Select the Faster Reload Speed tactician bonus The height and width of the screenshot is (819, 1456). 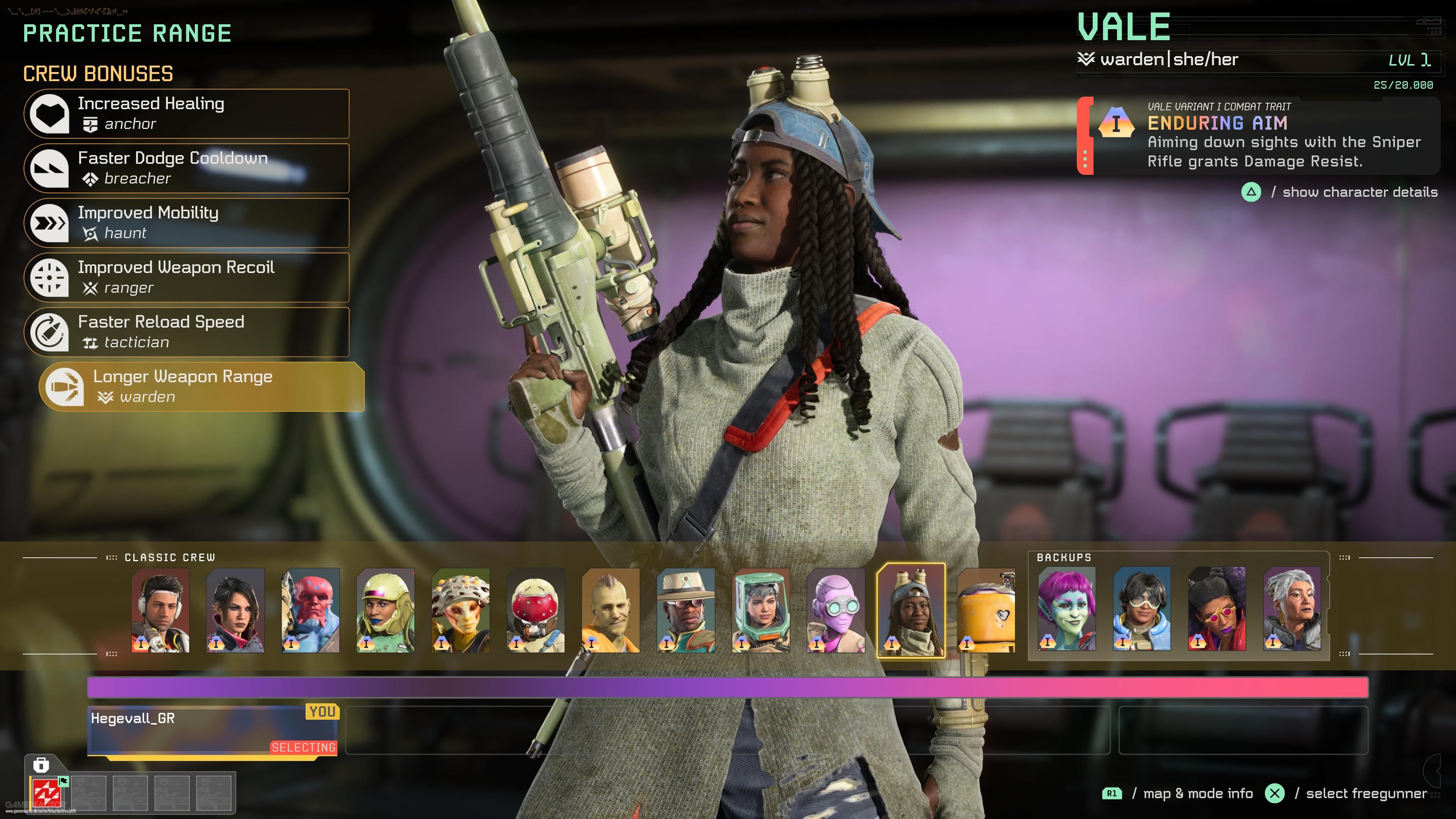[x=187, y=333]
